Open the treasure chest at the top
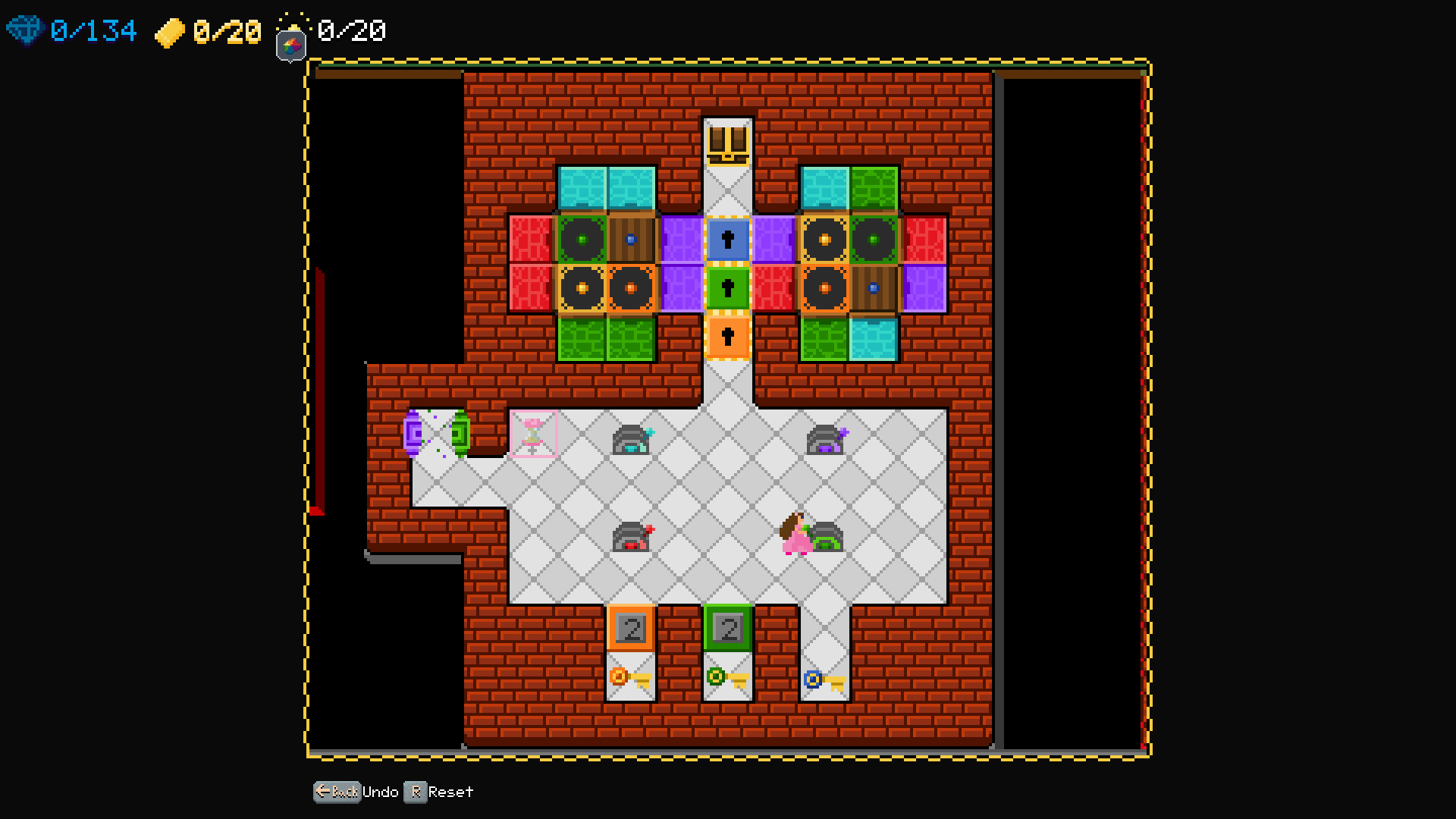 (x=726, y=143)
